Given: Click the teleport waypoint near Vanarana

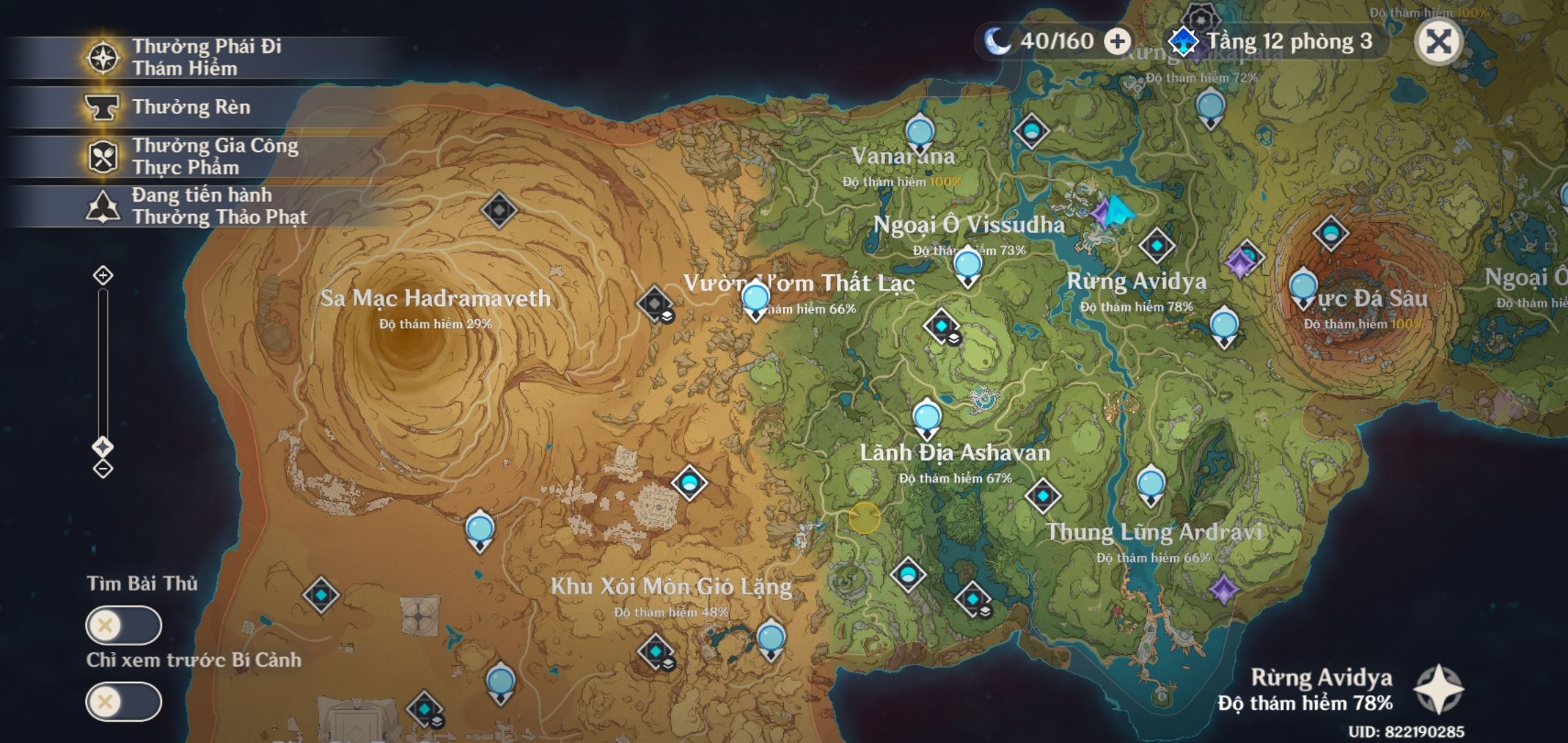Looking at the screenshot, I should pyautogui.click(x=919, y=131).
